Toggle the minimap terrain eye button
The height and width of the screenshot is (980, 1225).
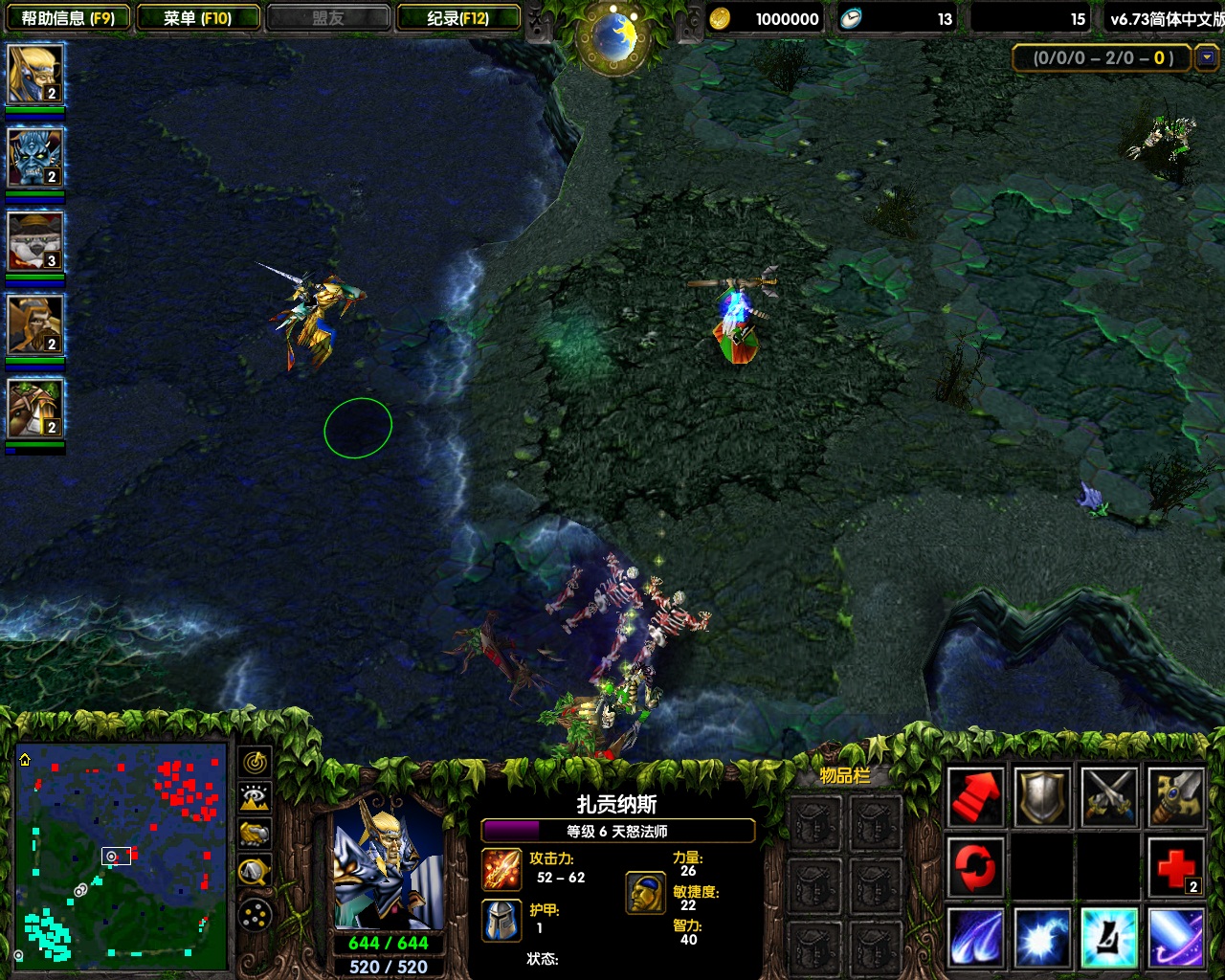(x=255, y=798)
